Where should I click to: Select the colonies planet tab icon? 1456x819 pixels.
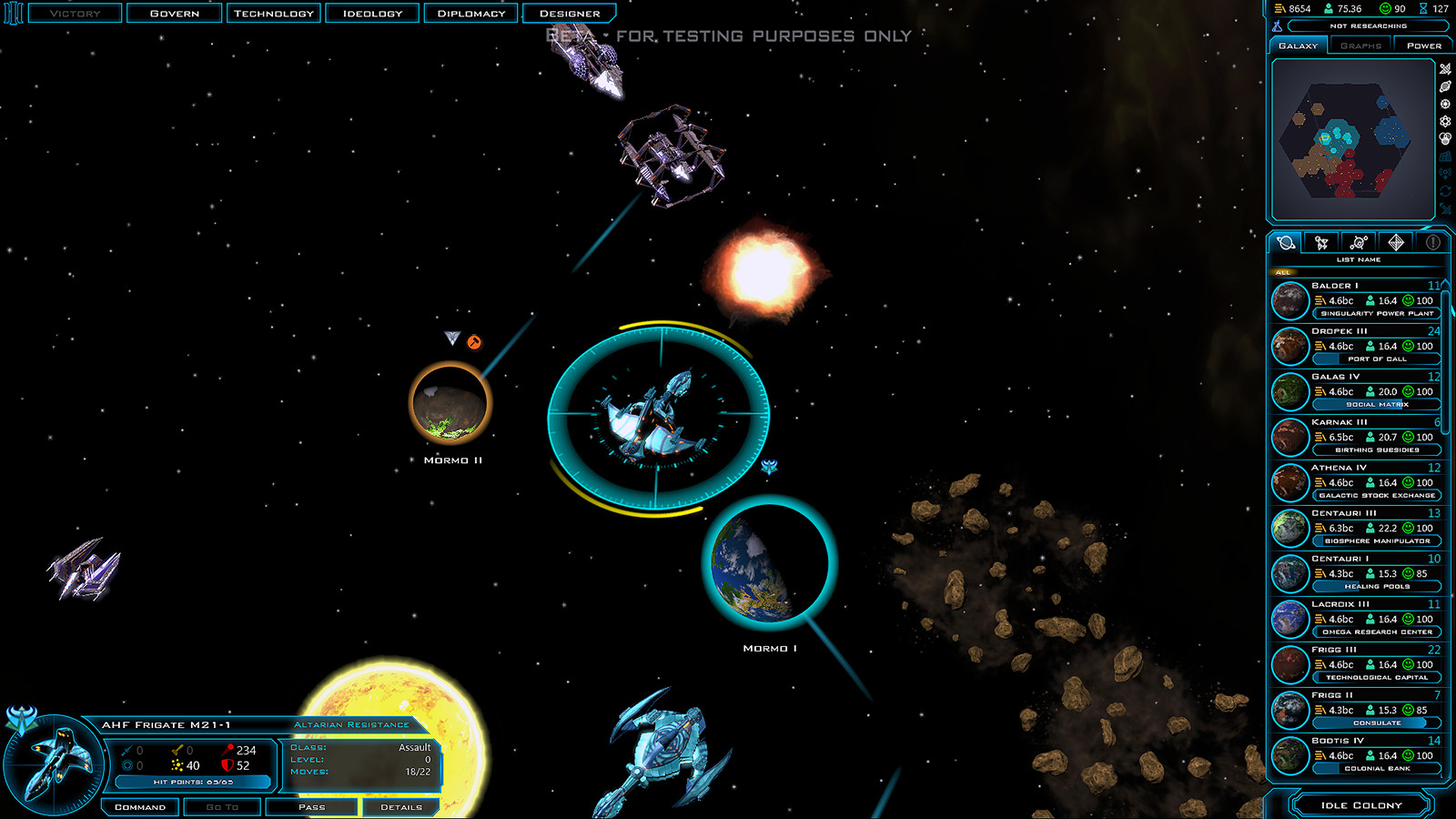1286,242
